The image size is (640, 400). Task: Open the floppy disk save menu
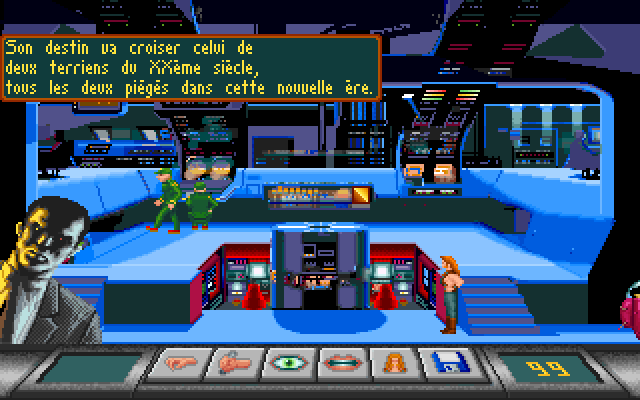[x=438, y=363]
